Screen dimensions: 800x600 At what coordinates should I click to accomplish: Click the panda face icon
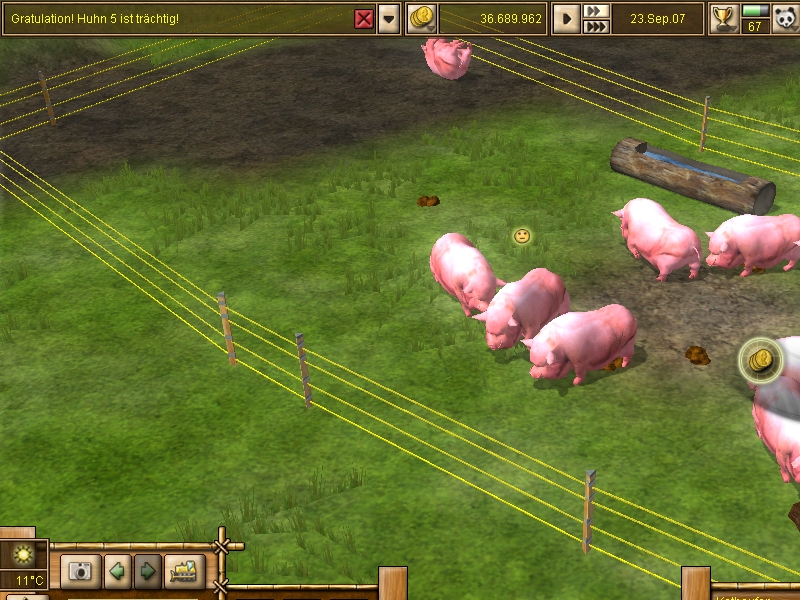pos(783,19)
